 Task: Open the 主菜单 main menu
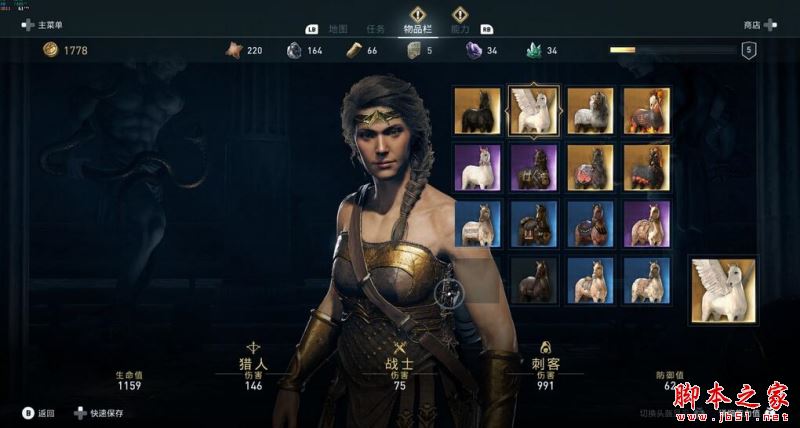44,25
